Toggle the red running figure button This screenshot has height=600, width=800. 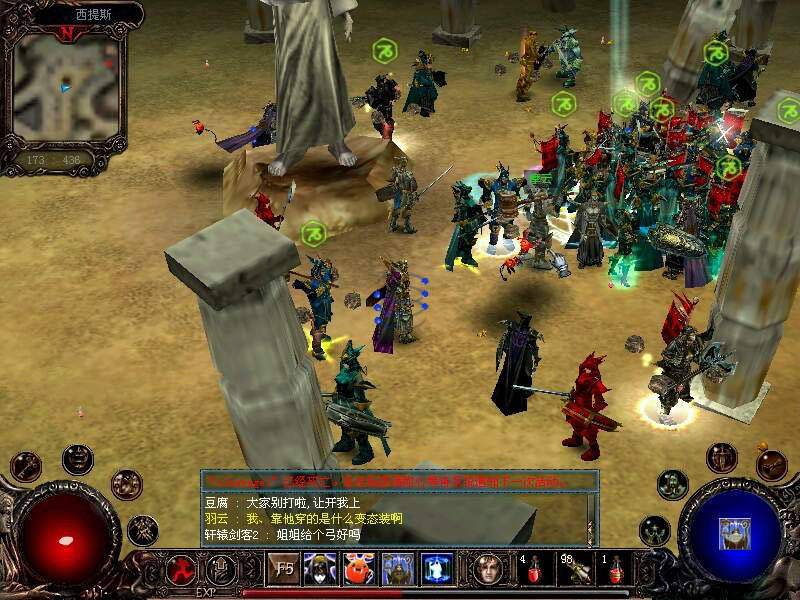coord(181,569)
